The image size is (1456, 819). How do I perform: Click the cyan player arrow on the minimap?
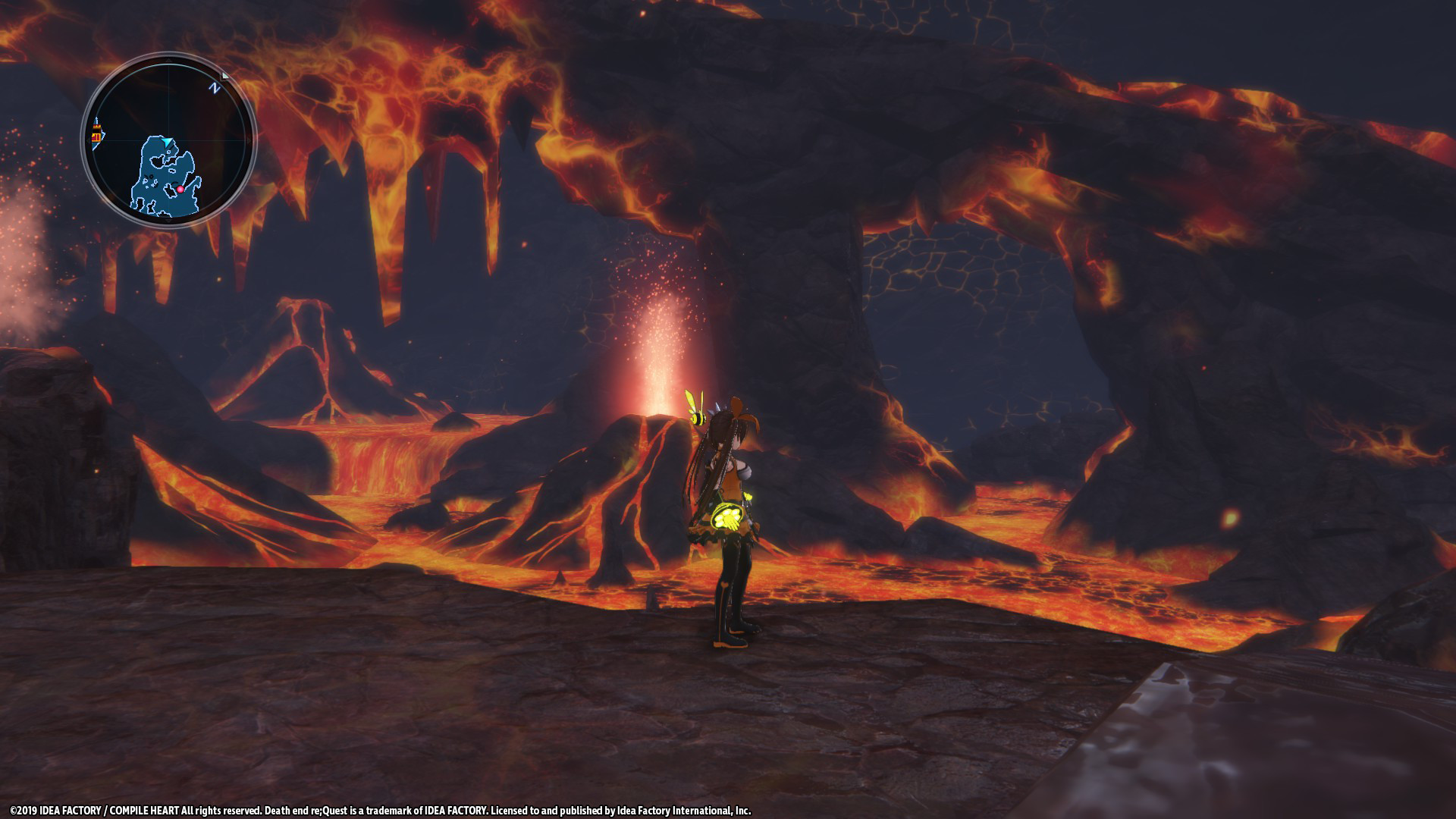pyautogui.click(x=167, y=140)
